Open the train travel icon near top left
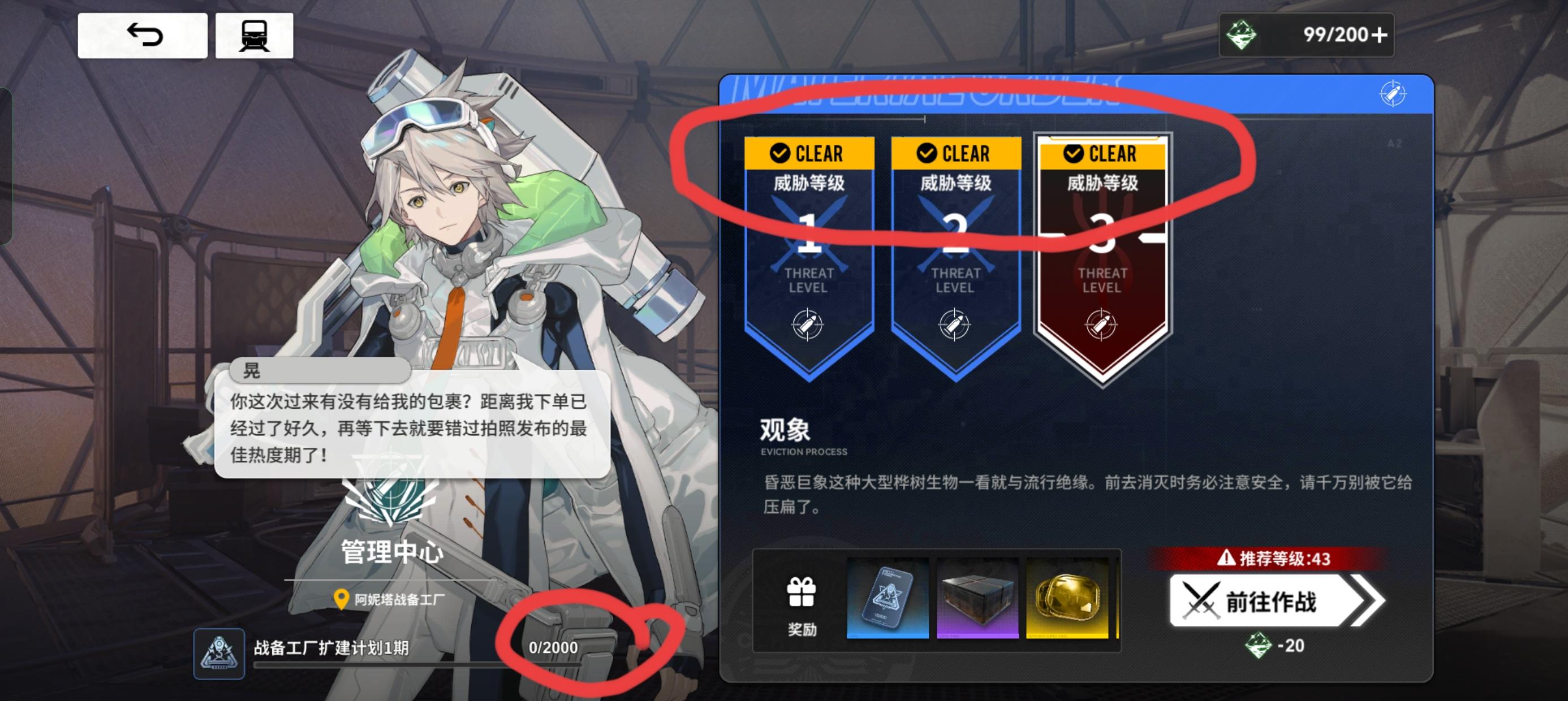Screen dimensions: 1568x701 tap(257, 34)
